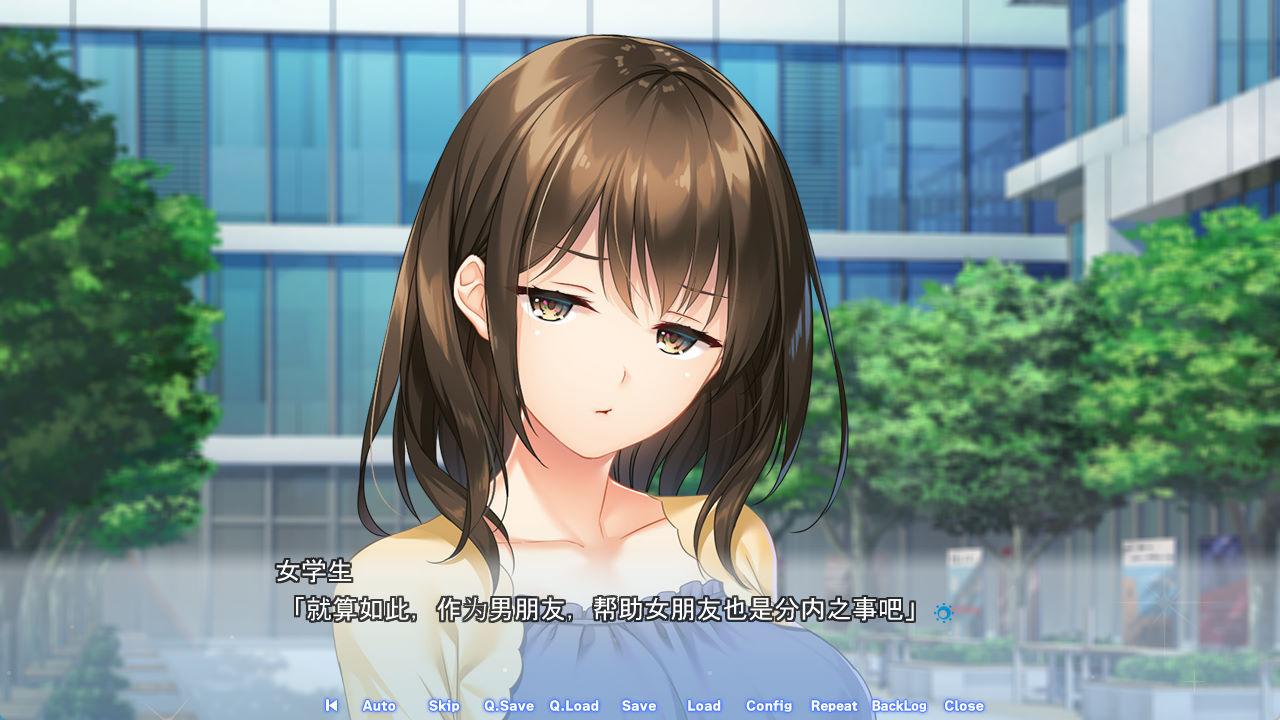Open the Config settings

coord(769,705)
